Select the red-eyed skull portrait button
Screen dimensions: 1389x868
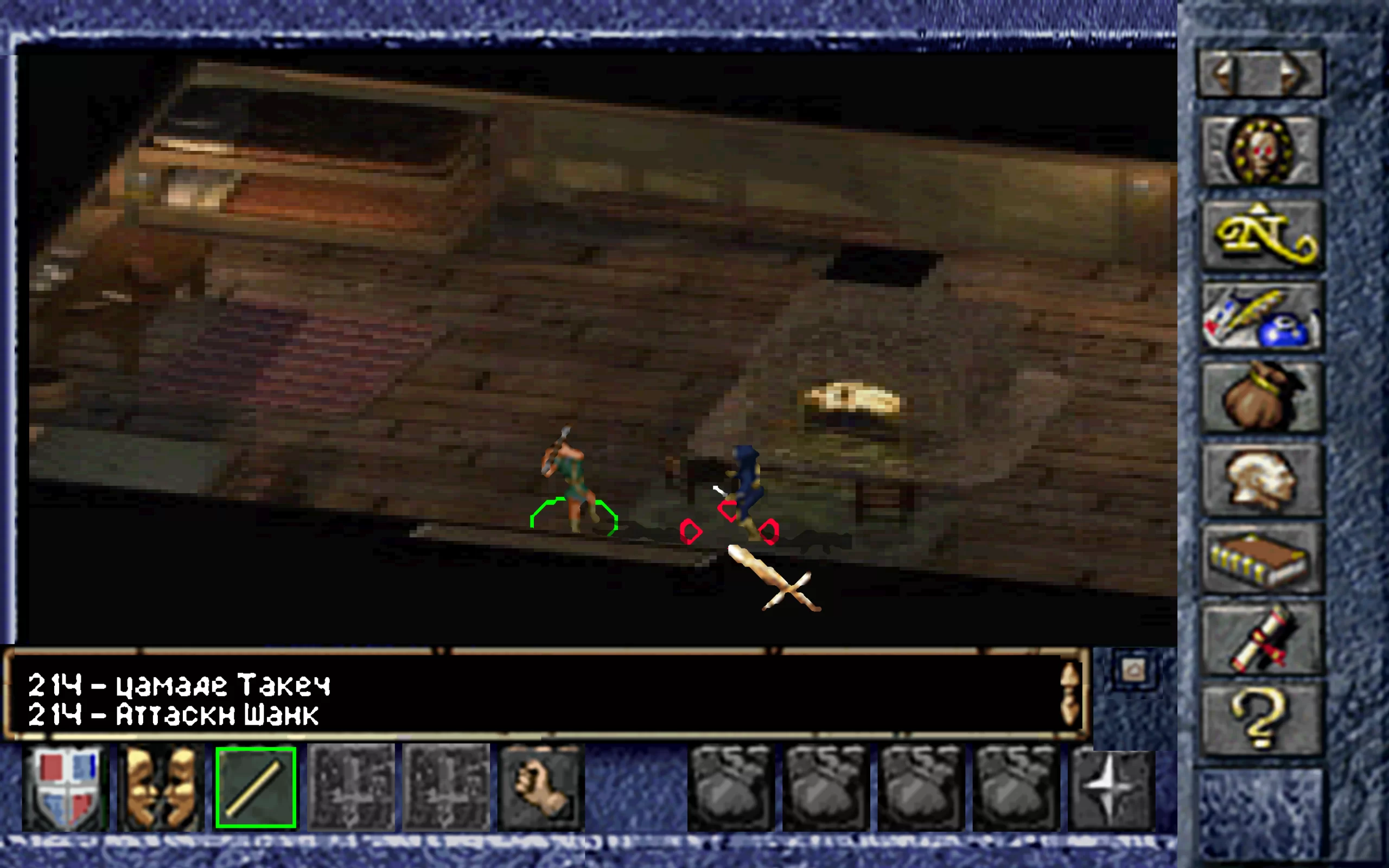pyautogui.click(x=1260, y=150)
